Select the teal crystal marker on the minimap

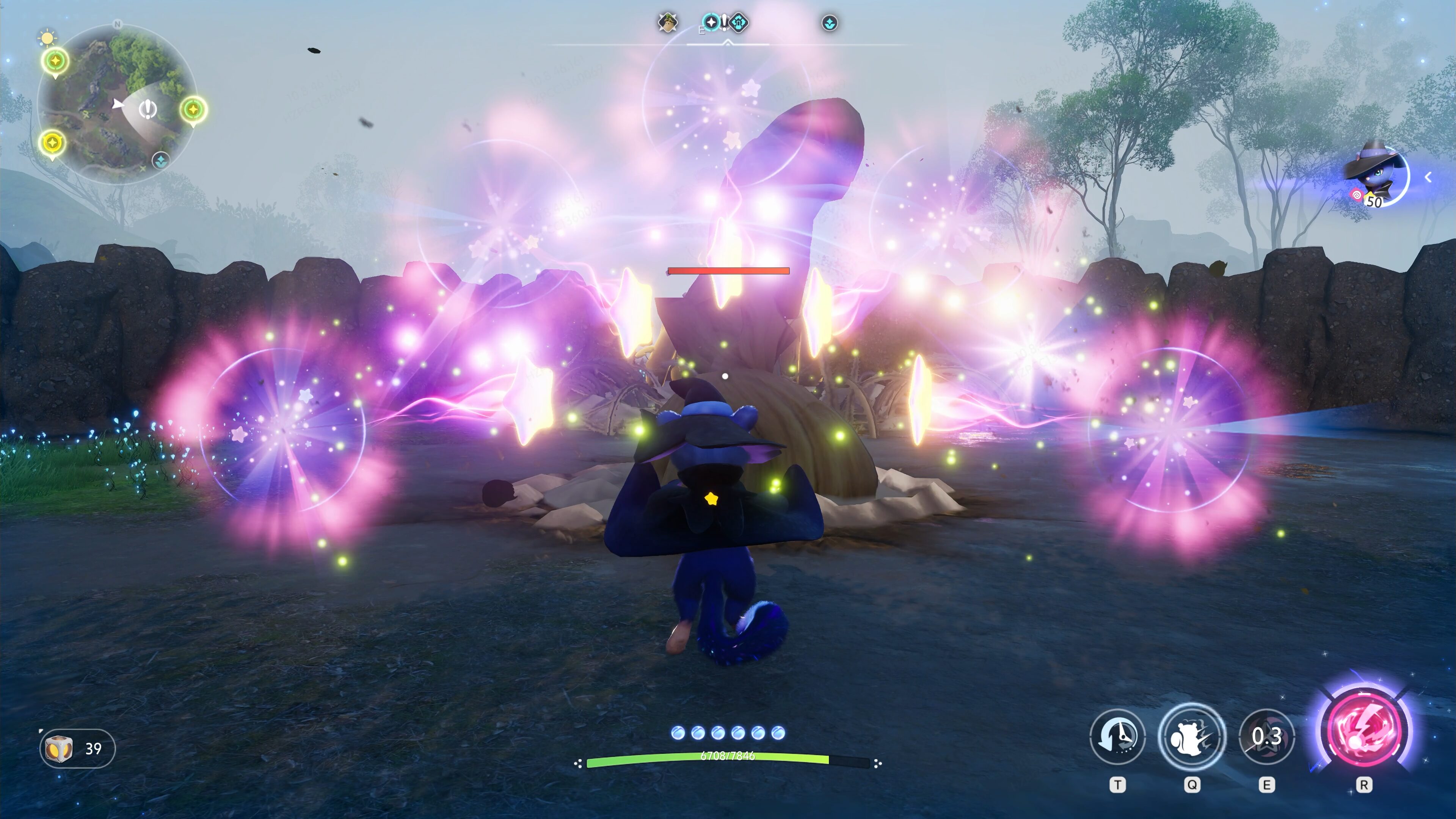point(160,160)
